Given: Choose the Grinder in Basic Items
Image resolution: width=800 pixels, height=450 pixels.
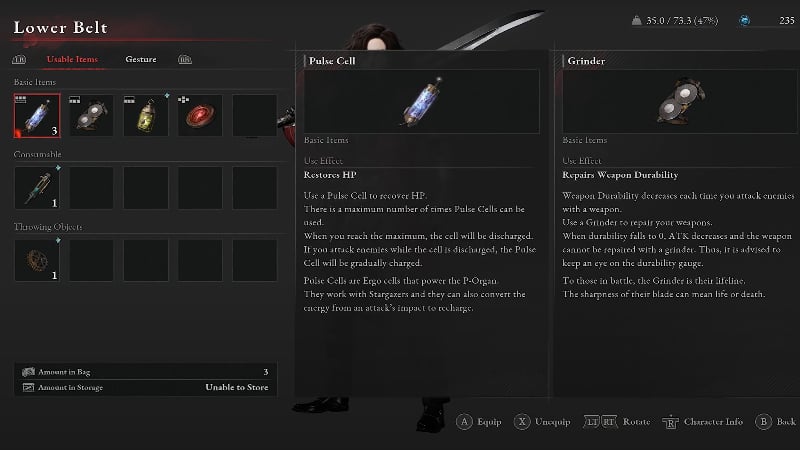Looking at the screenshot, I should point(91,116).
